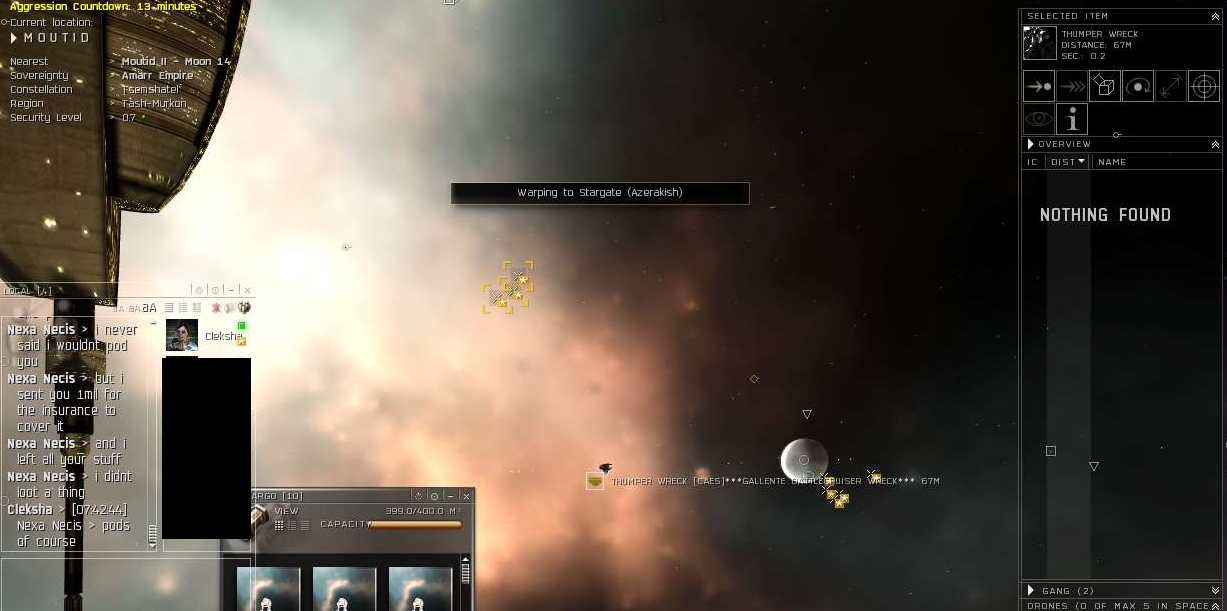Screen dimensions: 1227x611
Task: Open the wreck's cargo with the cubes icon
Action: [1105, 86]
